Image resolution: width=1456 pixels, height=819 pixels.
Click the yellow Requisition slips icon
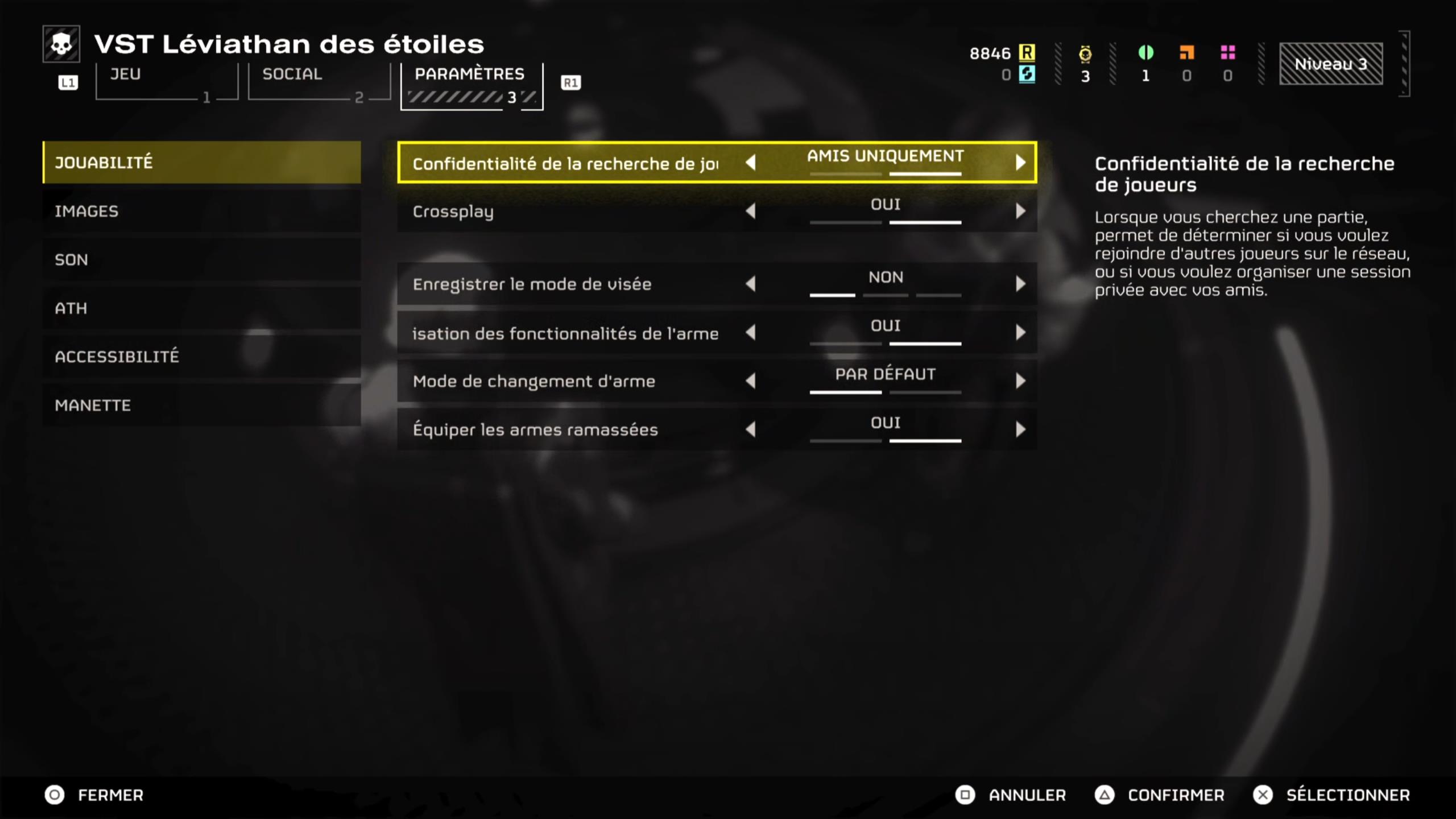[x=1027, y=53]
